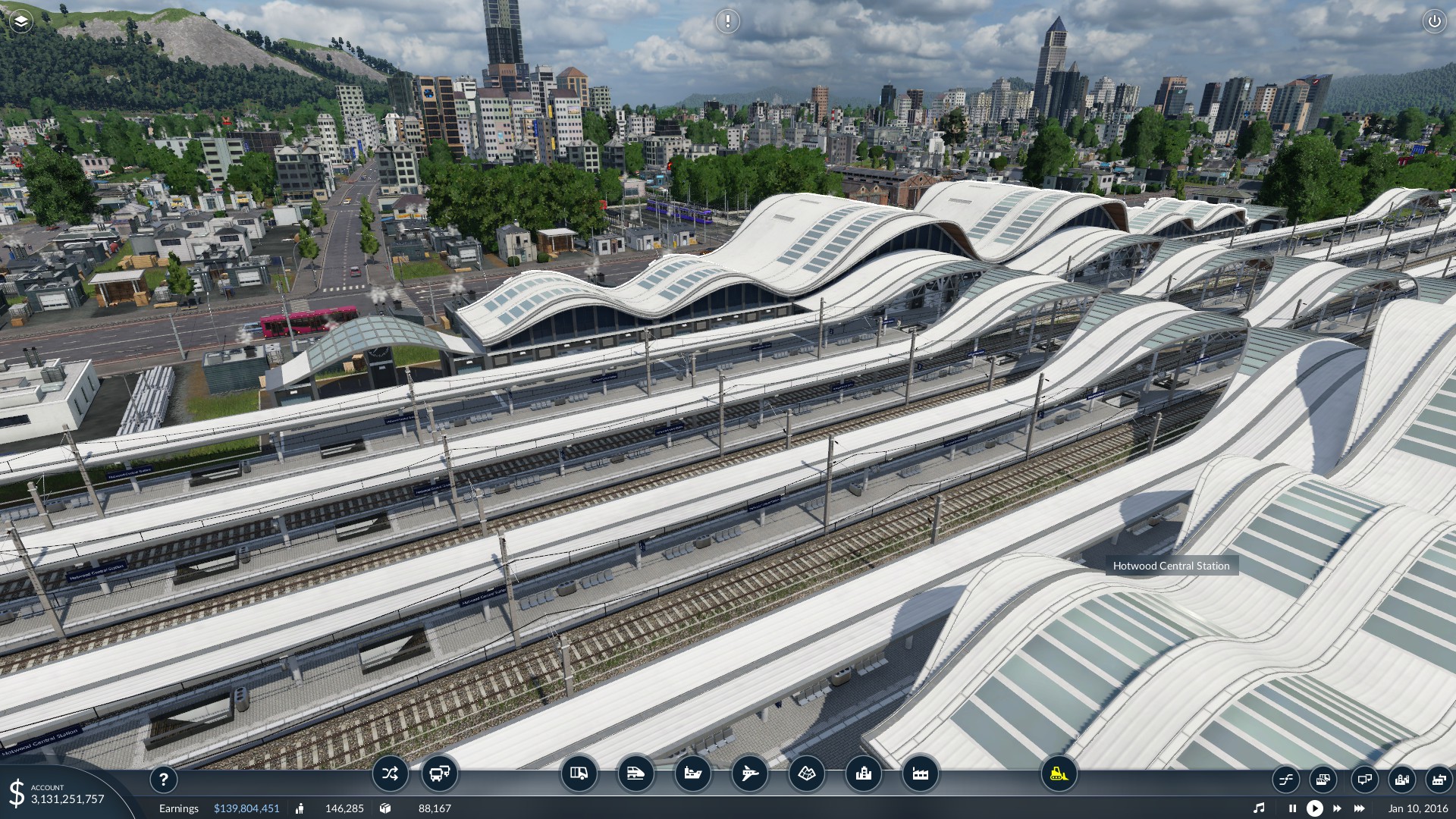
Task: Open the exclamation mark notifications button
Action: point(727,21)
